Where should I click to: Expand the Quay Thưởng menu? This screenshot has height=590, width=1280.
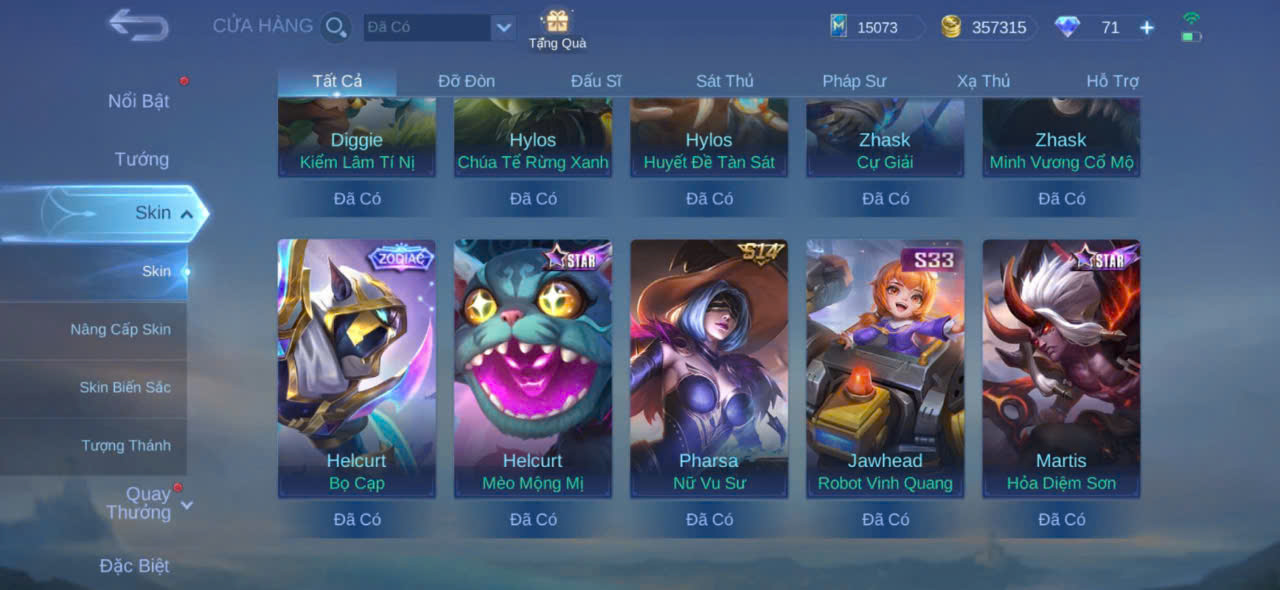148,503
